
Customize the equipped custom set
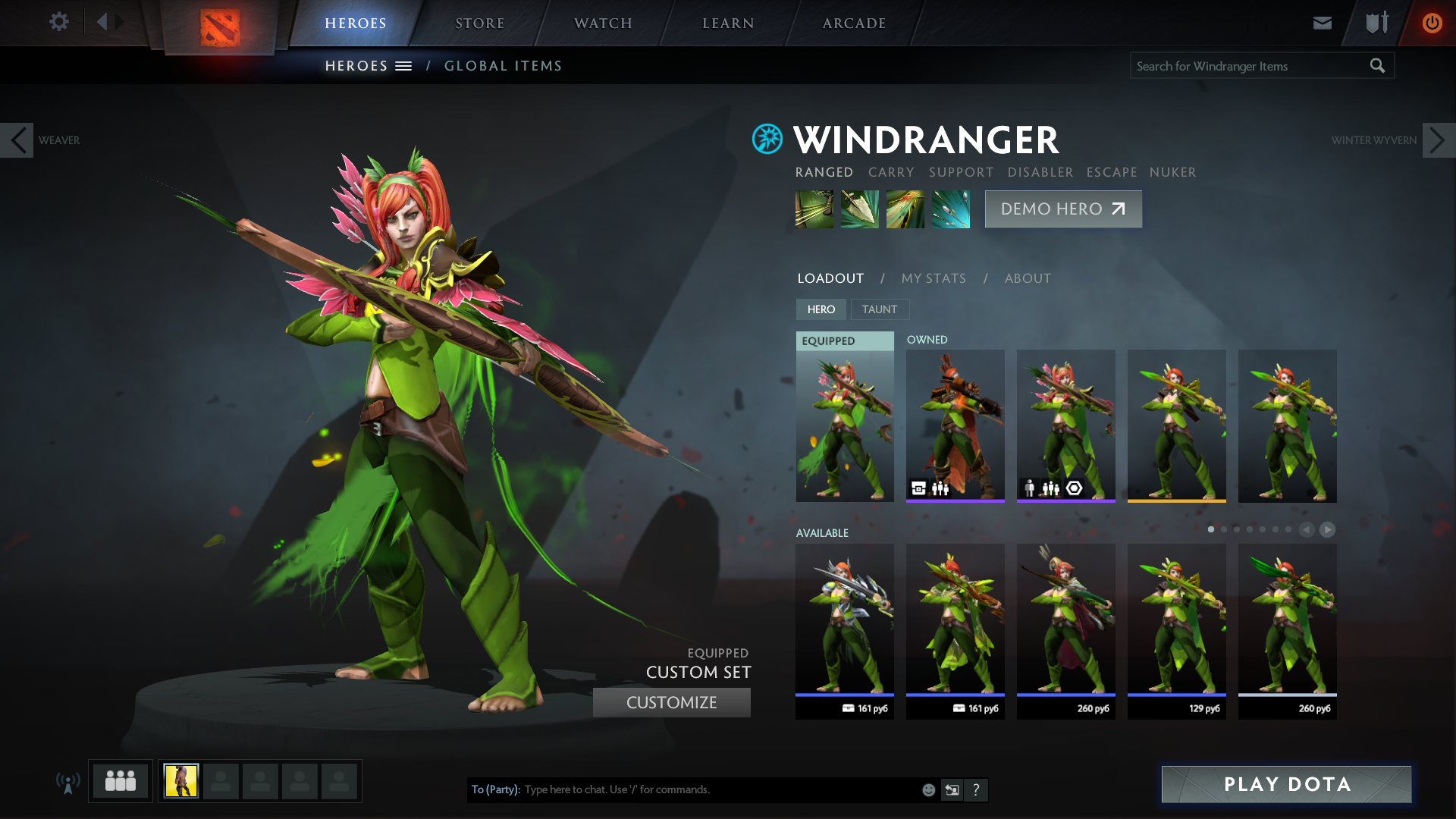671,702
